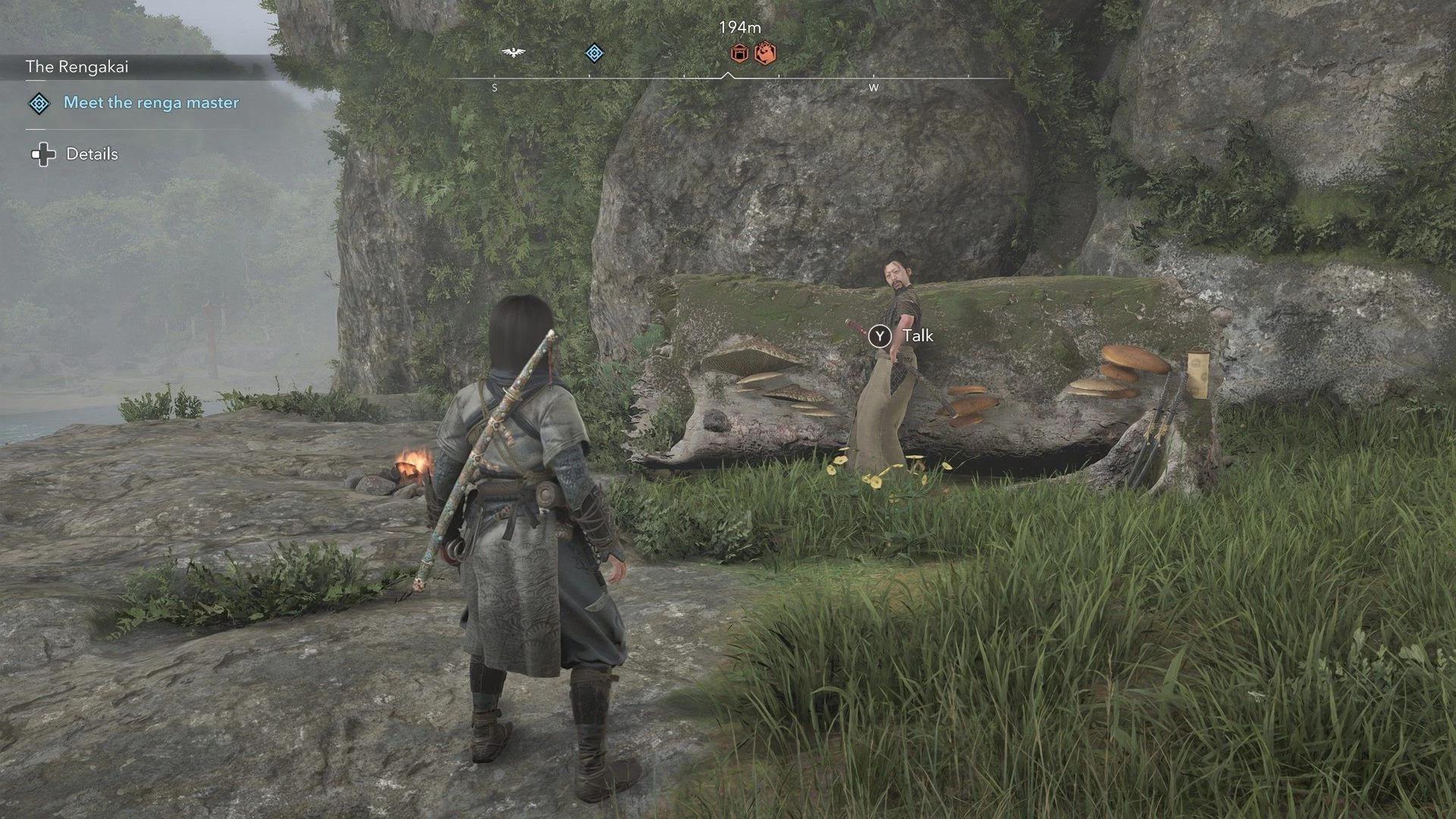Select the eagle viewpoint compass marker
Image resolution: width=1456 pixels, height=819 pixels.
pos(513,52)
